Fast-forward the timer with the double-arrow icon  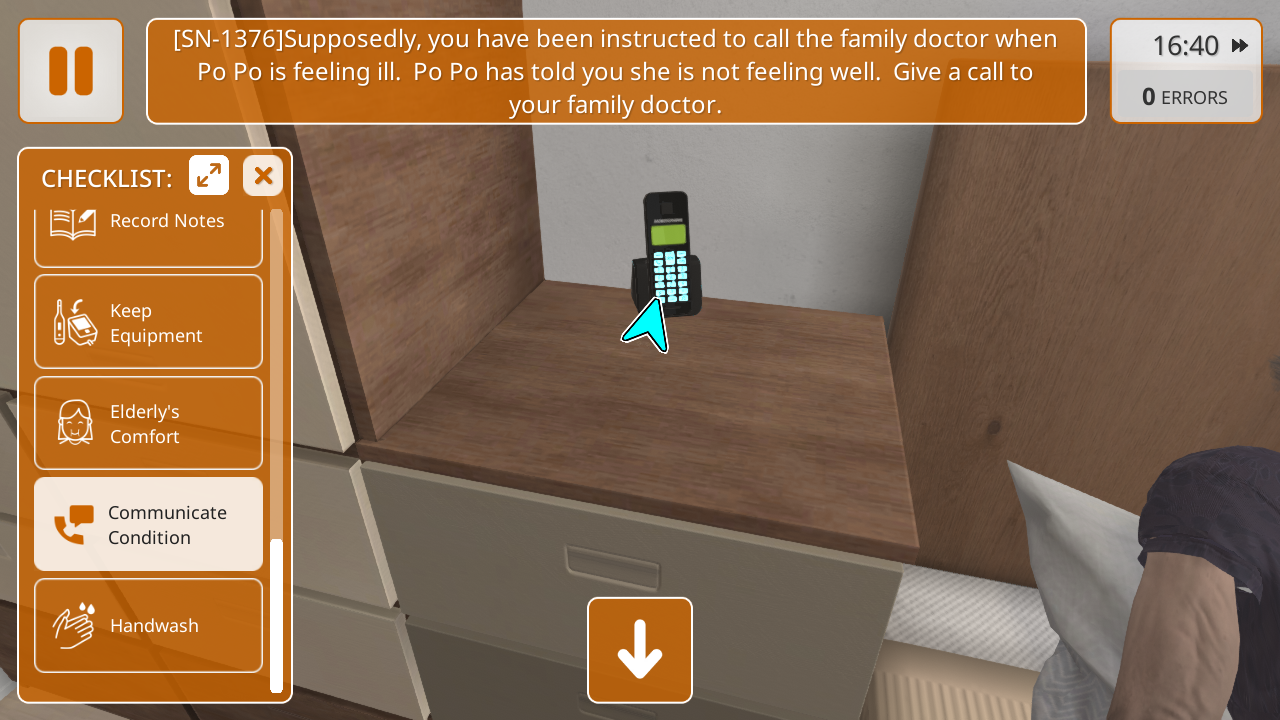[1240, 46]
